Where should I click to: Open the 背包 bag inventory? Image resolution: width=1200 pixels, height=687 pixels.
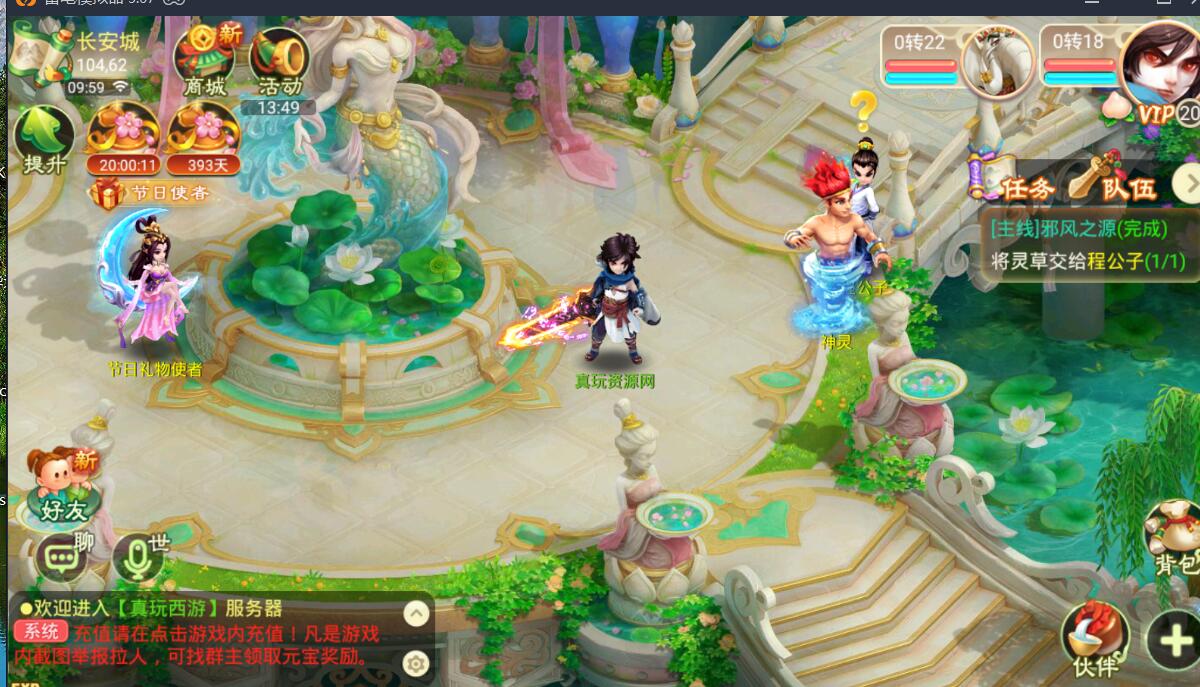[x=1173, y=540]
